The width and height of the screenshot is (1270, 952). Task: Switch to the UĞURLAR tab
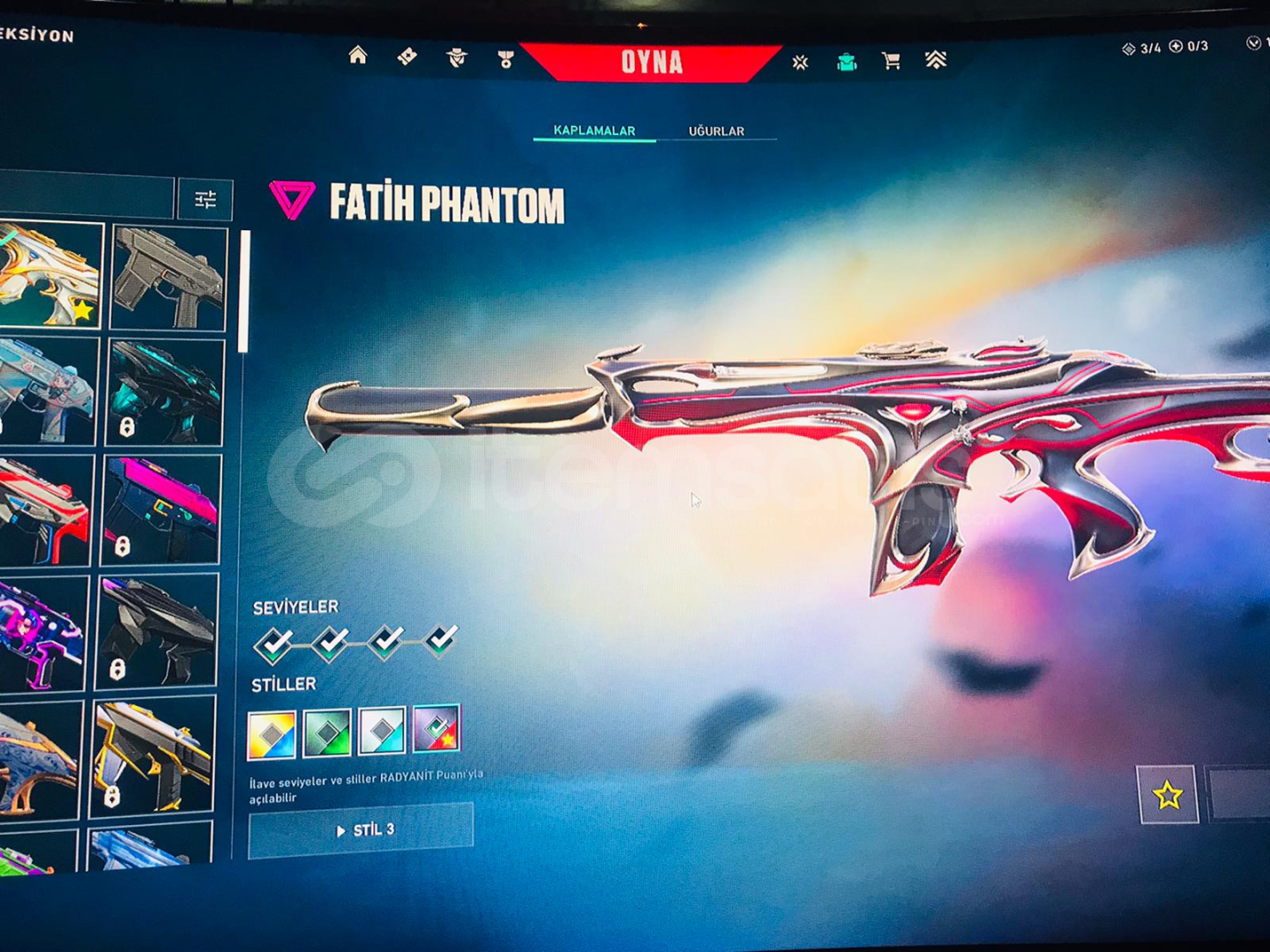pyautogui.click(x=716, y=131)
